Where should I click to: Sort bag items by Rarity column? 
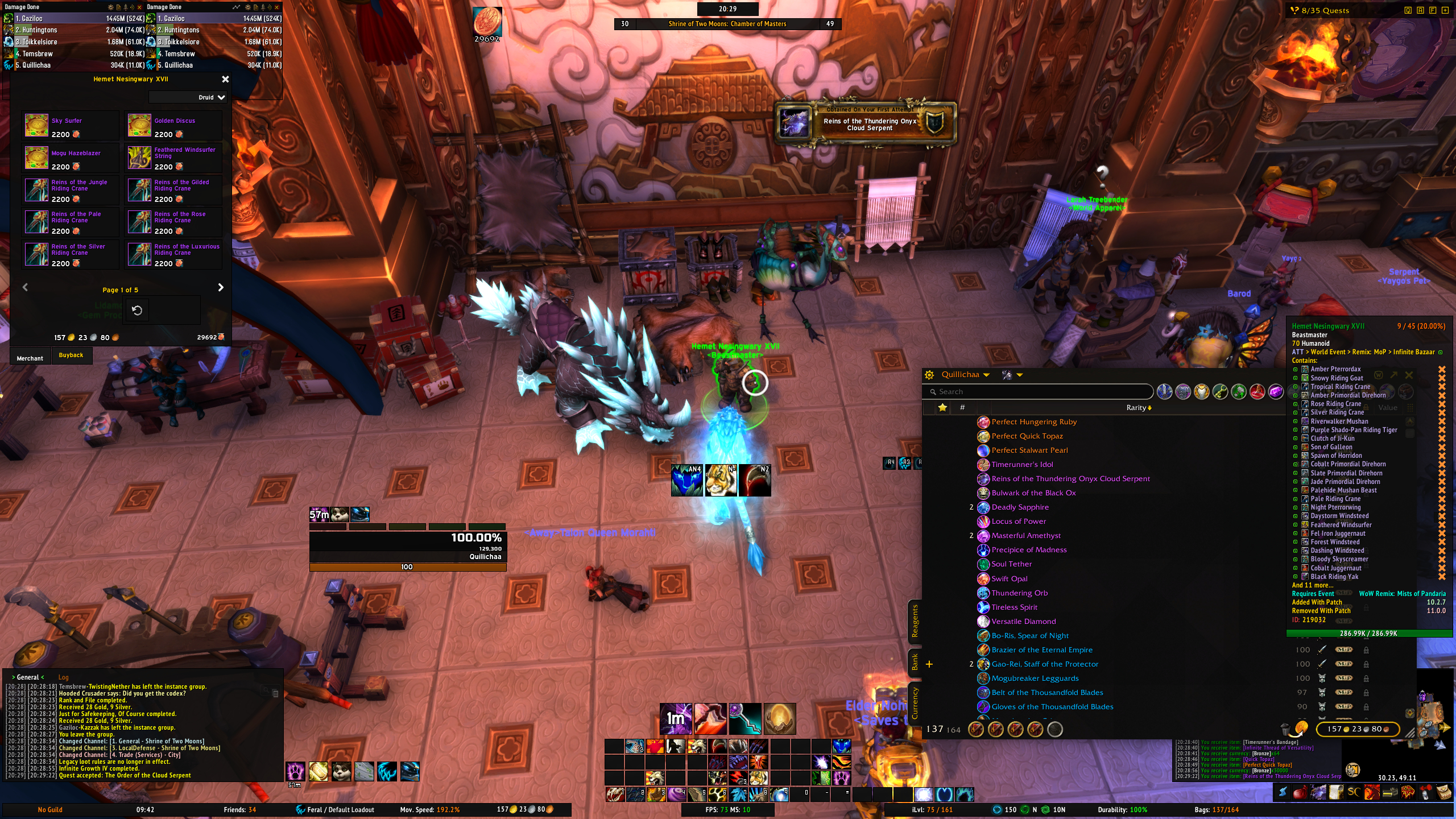[x=1138, y=408]
